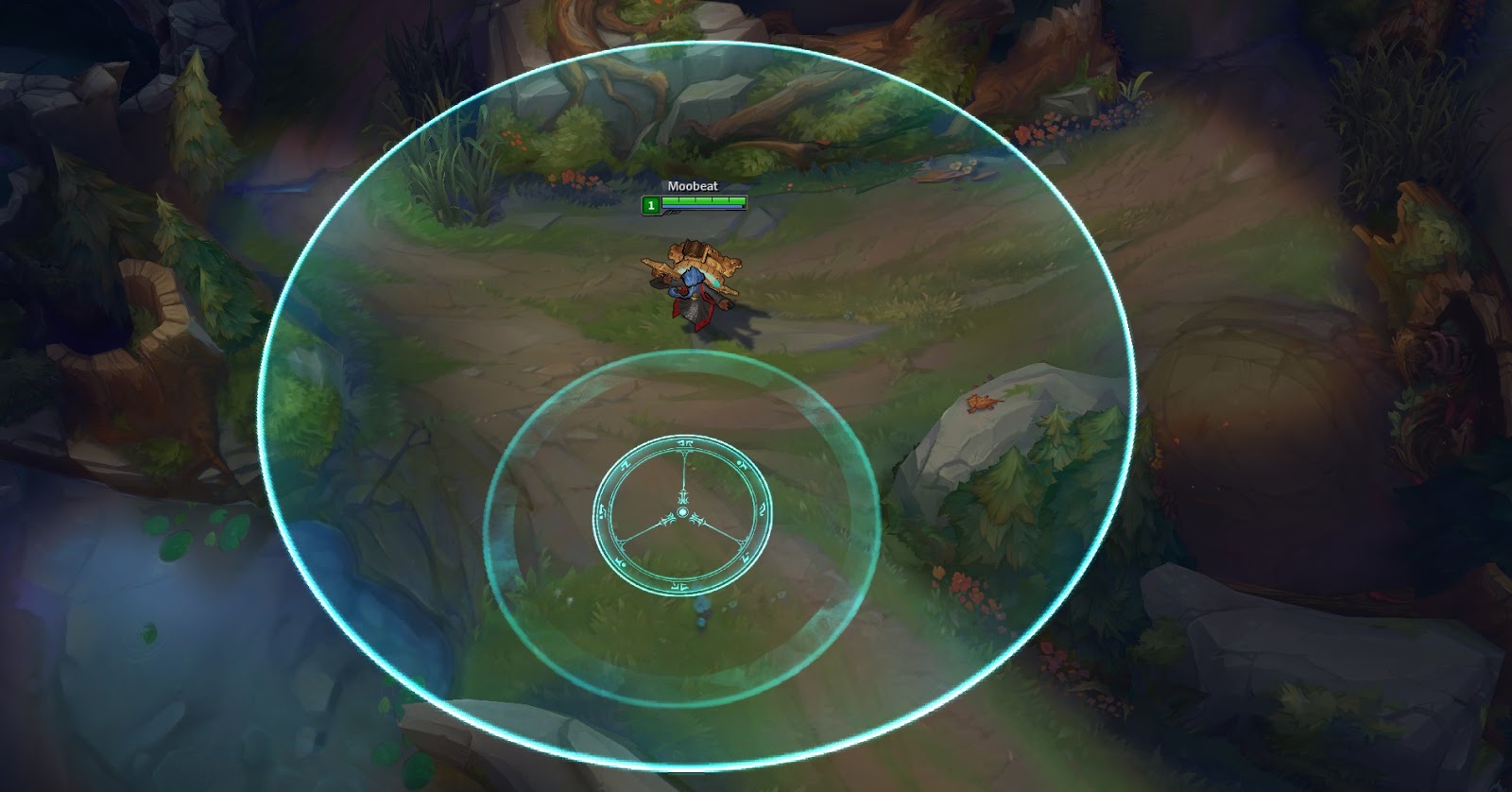Click the Moobeat name label

click(x=693, y=186)
